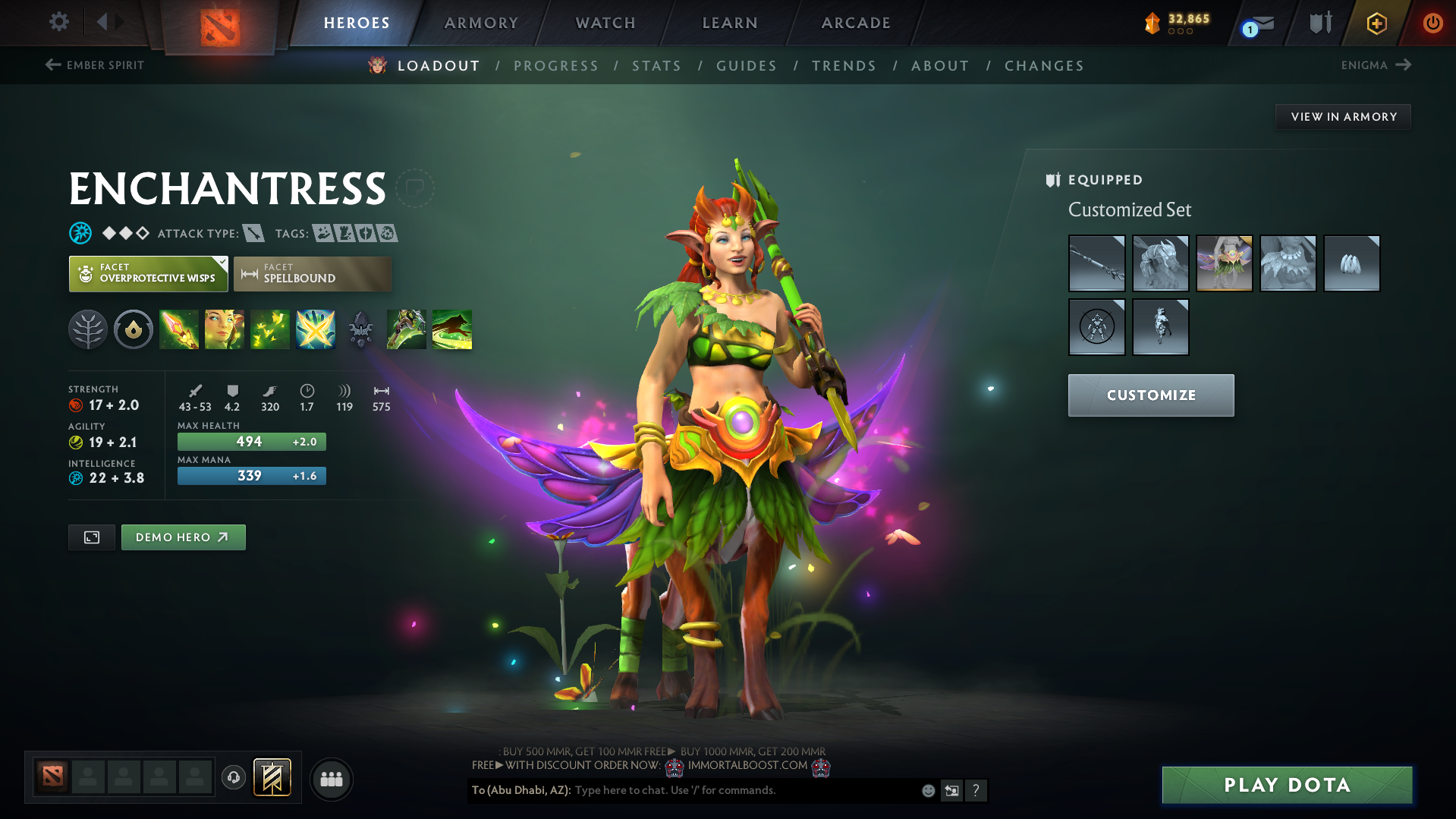1456x819 pixels.
Task: Open the Impetus ability details
Action: pos(179,329)
